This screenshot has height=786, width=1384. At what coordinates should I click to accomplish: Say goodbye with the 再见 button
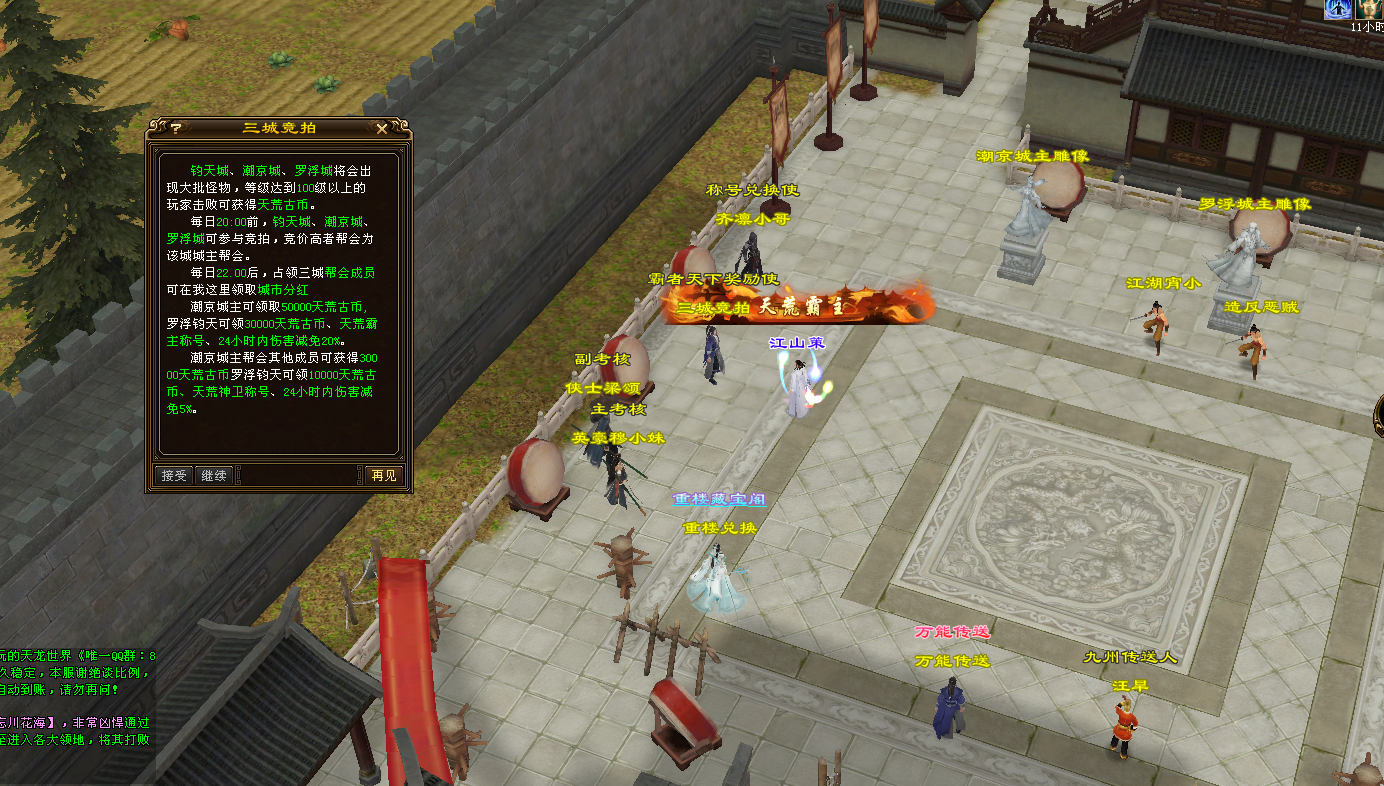383,475
